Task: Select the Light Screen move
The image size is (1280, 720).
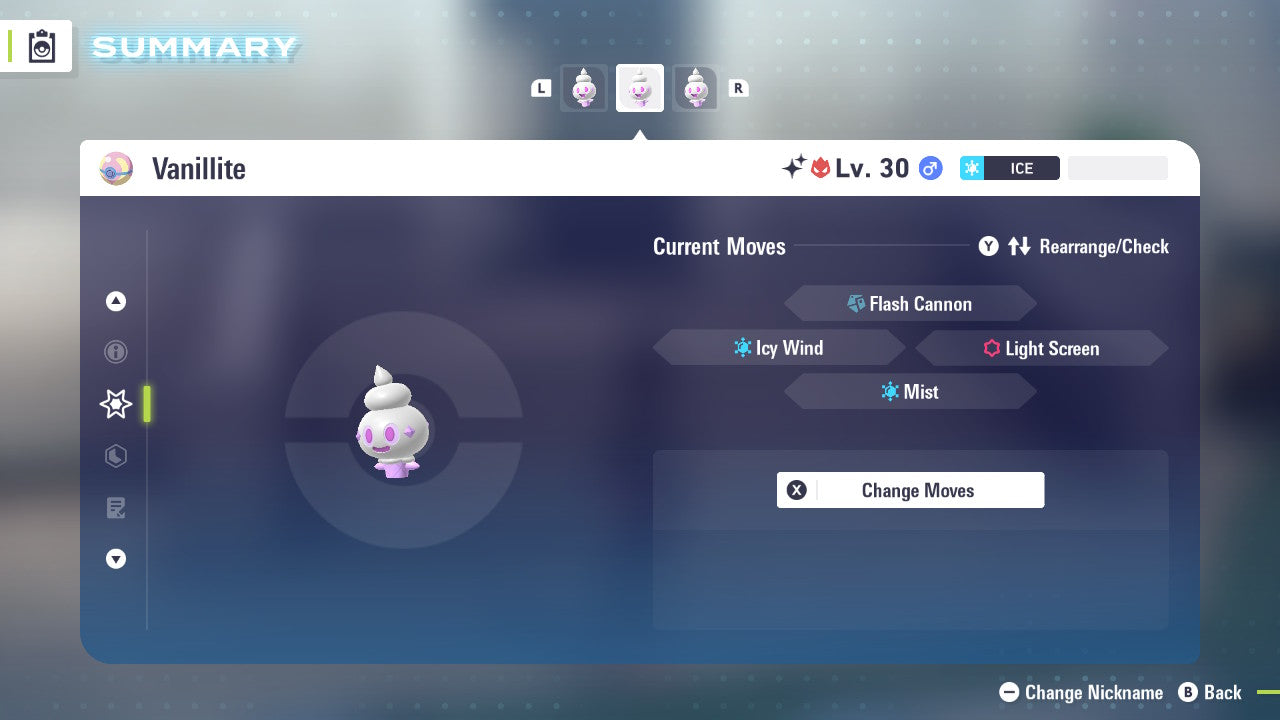Action: point(1041,348)
